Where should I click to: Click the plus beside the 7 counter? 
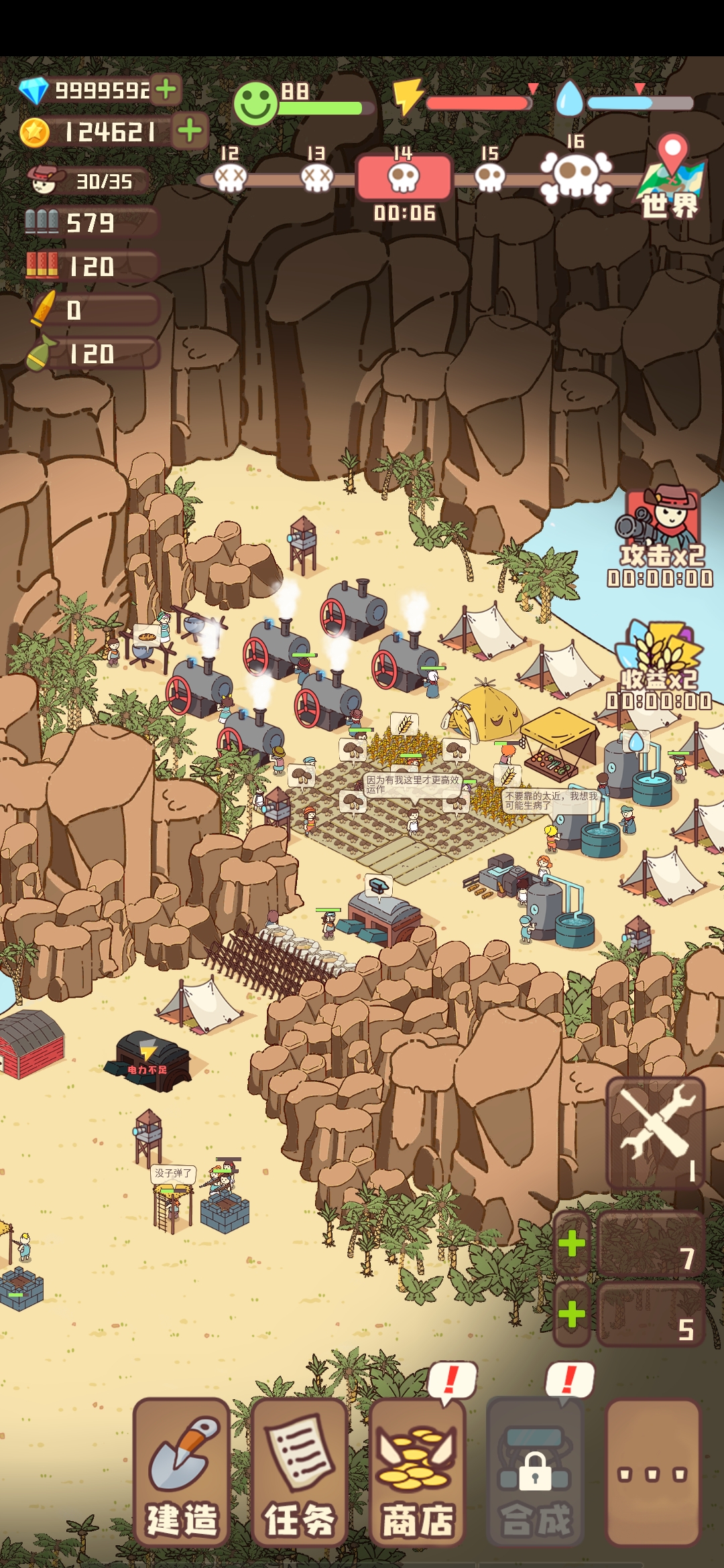pos(572,1244)
